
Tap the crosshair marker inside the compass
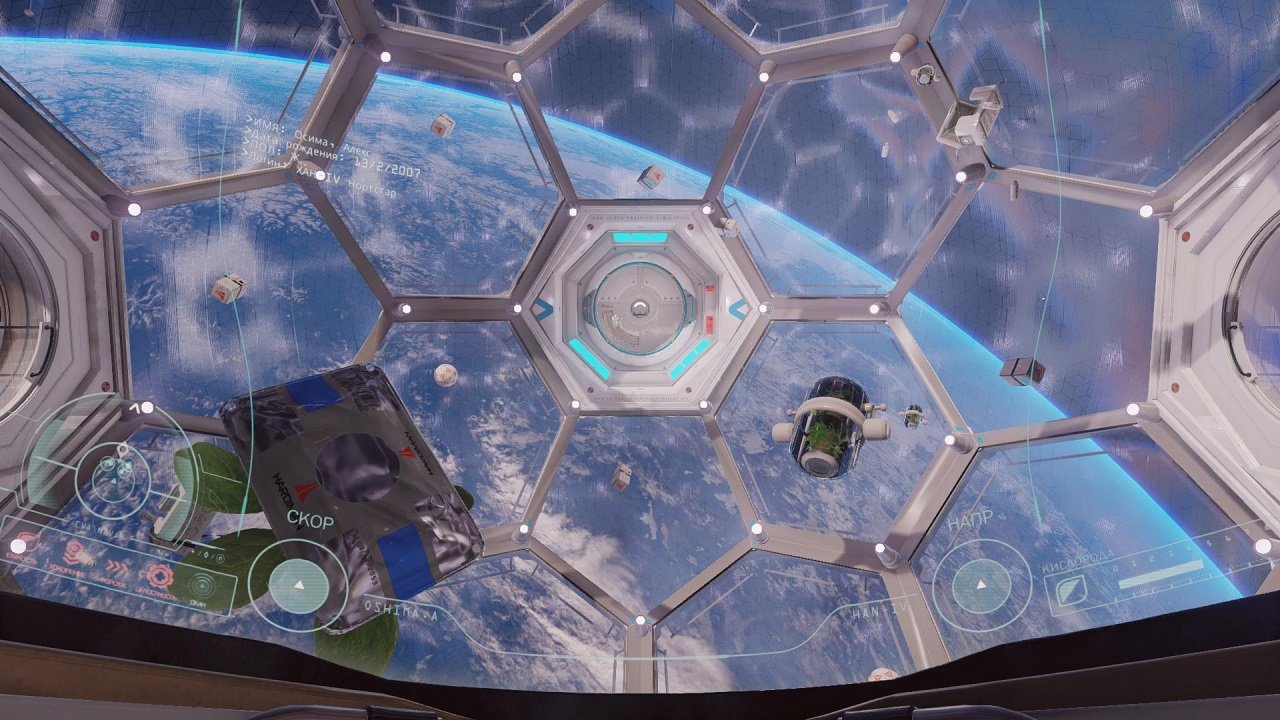122,449
